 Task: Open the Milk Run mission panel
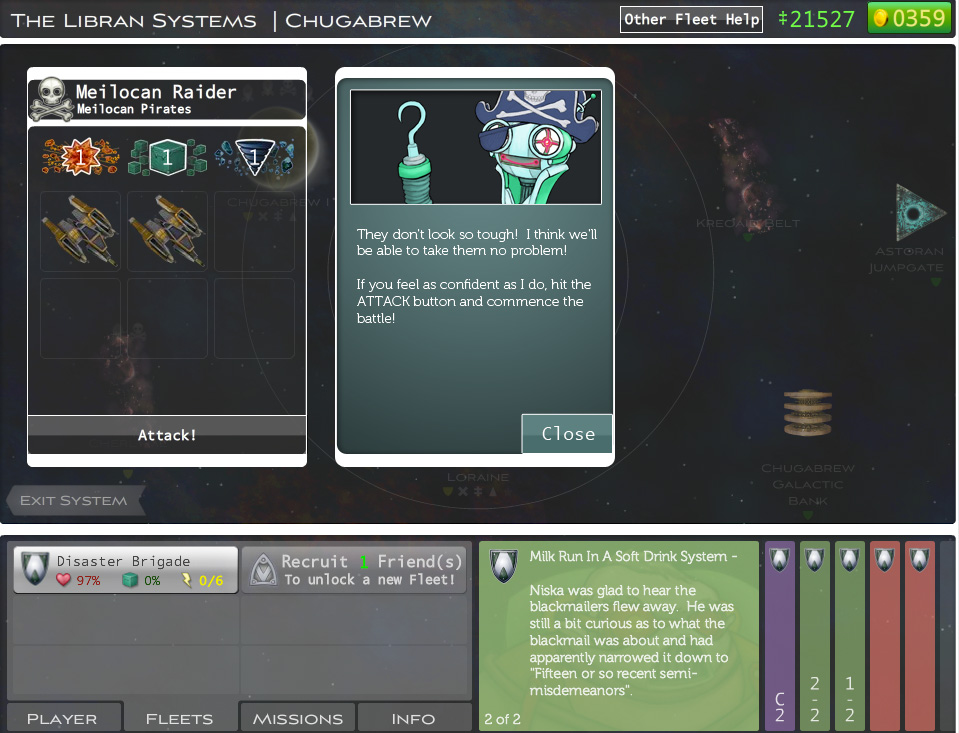[618, 635]
